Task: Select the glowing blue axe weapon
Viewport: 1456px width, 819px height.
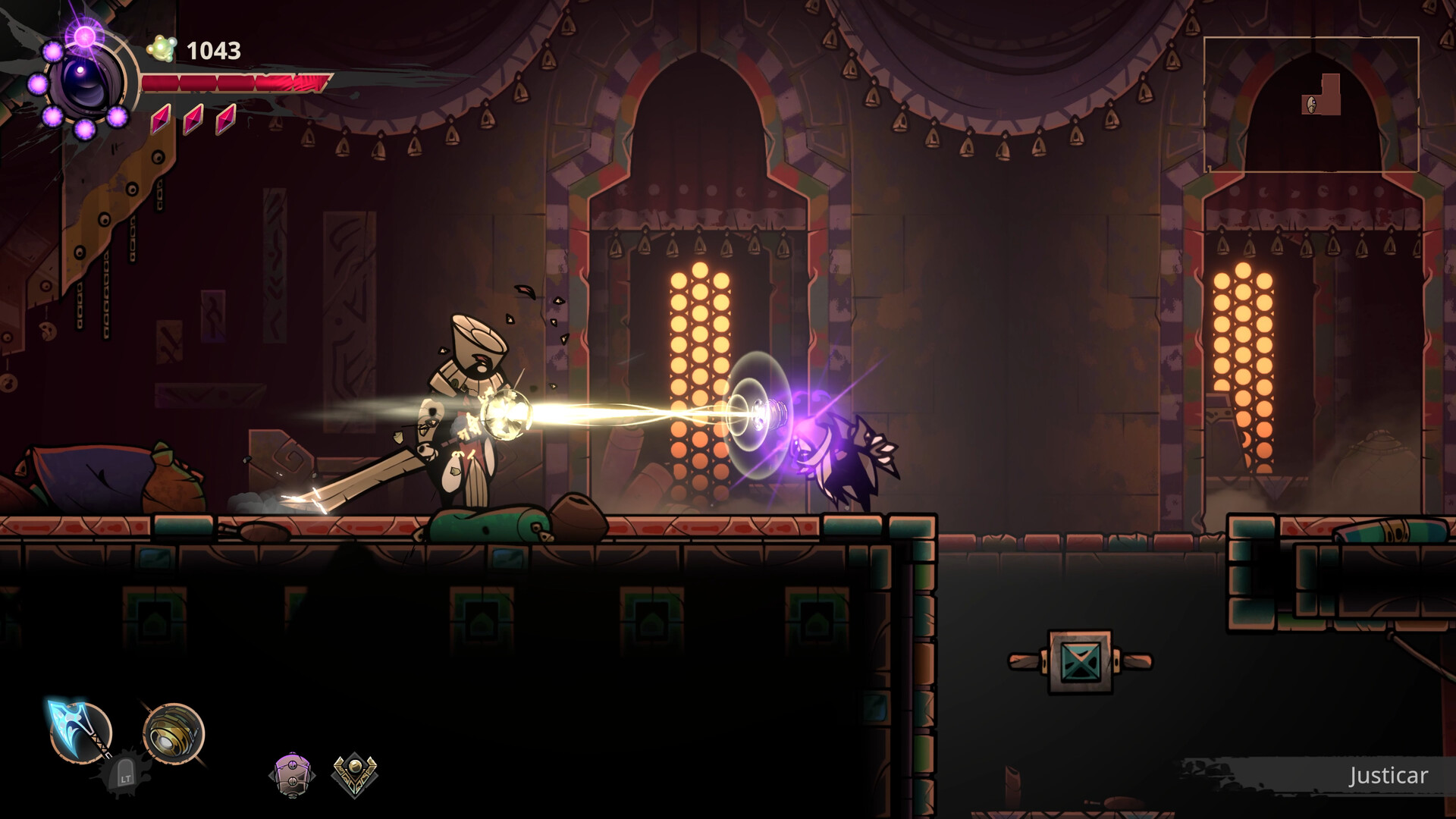Action: tap(80, 731)
